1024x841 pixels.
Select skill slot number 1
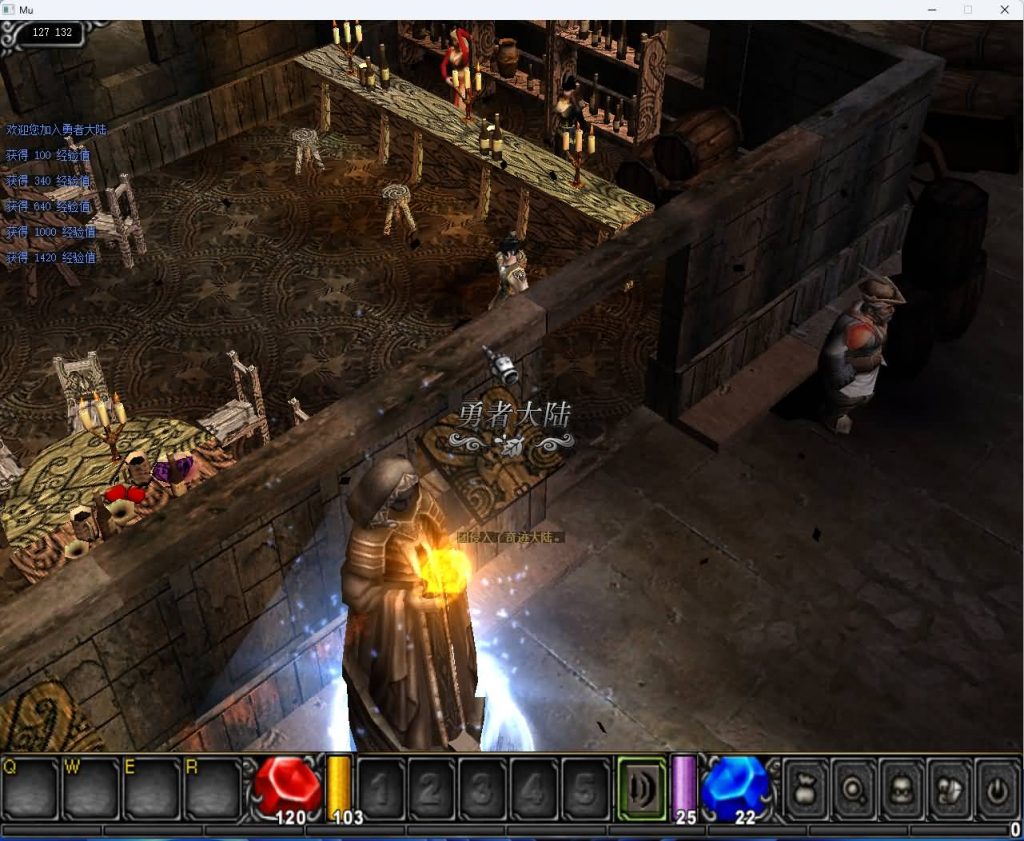pyautogui.click(x=381, y=789)
